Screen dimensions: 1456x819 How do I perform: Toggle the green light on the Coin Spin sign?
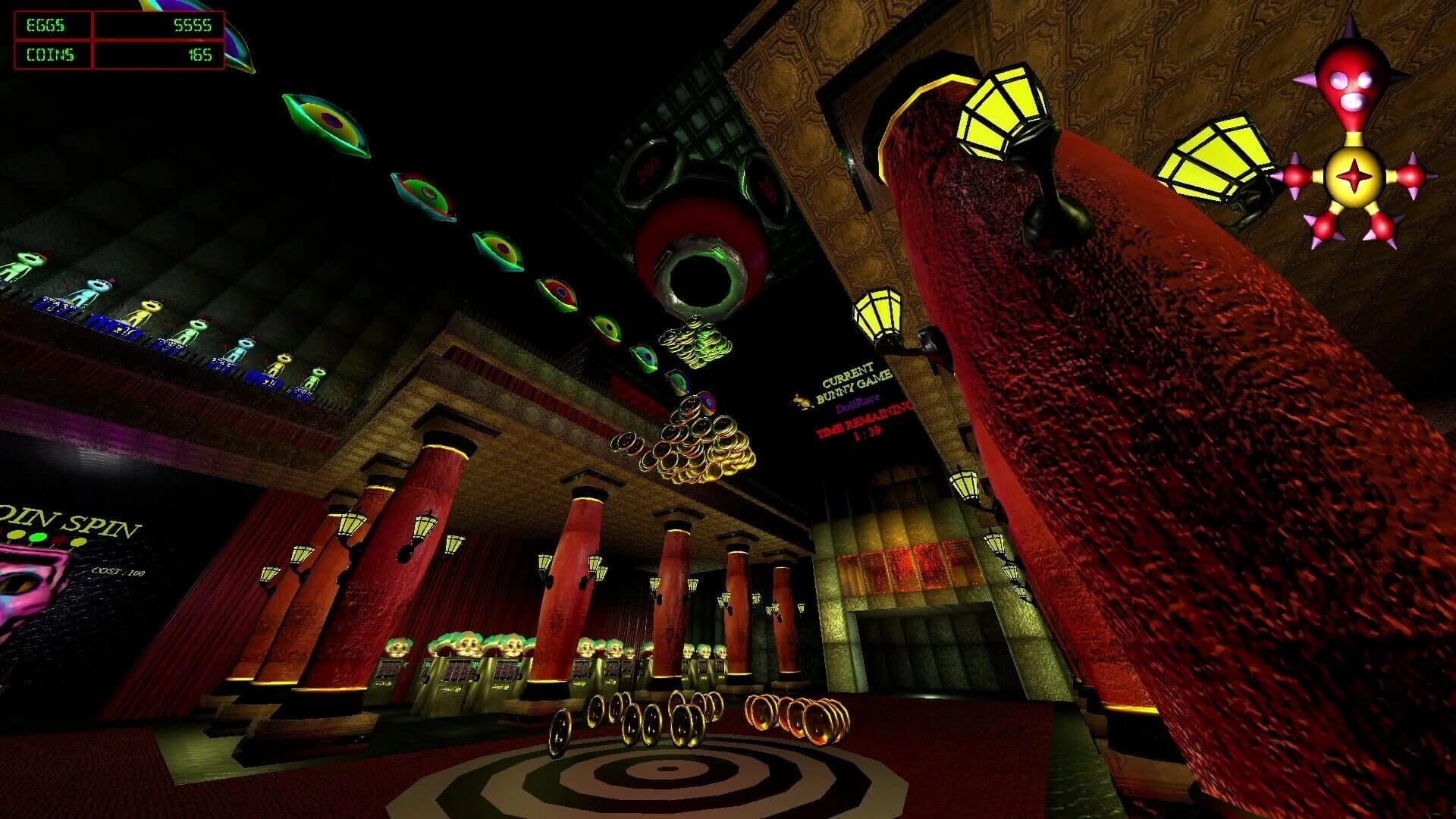tap(38, 536)
